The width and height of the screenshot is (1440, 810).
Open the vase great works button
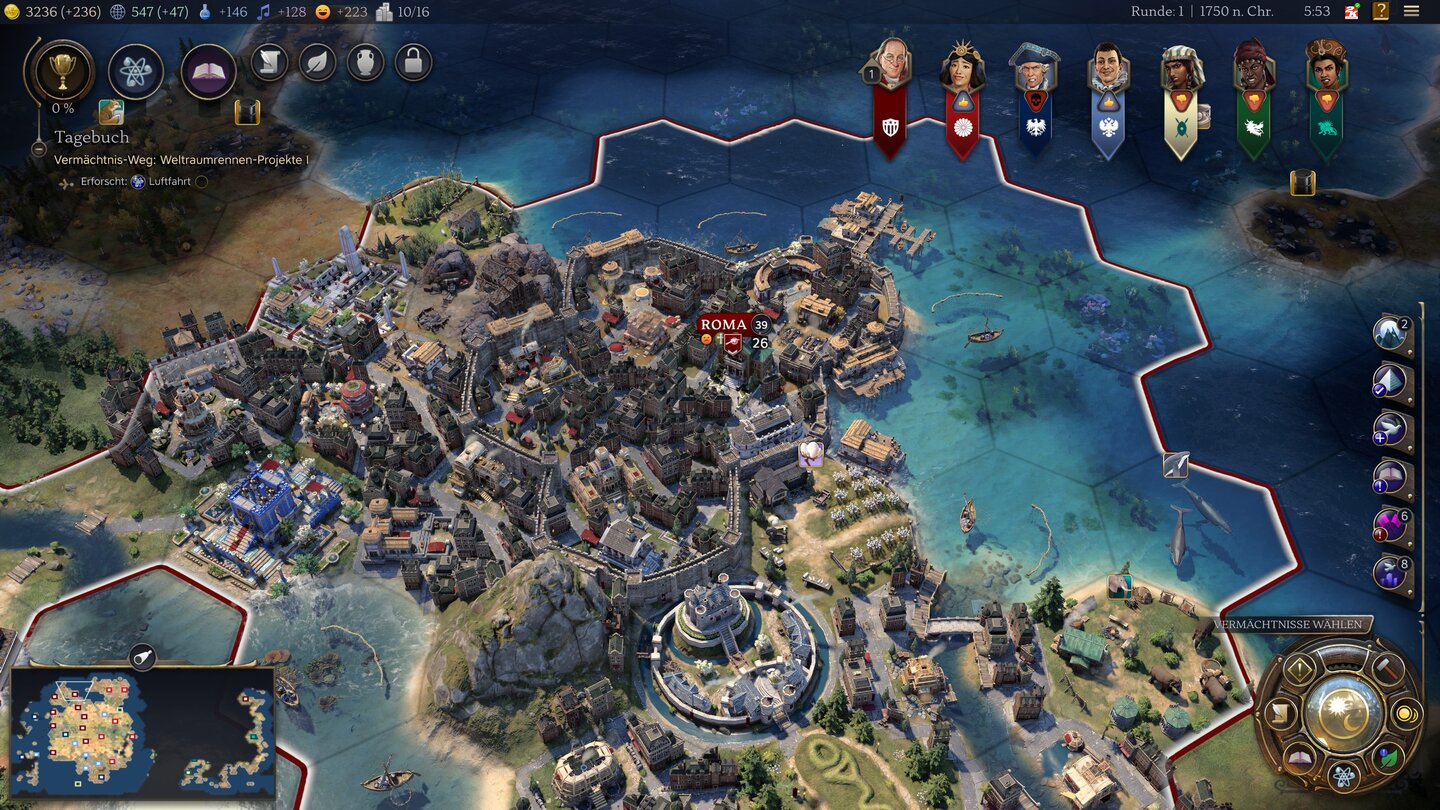[365, 63]
